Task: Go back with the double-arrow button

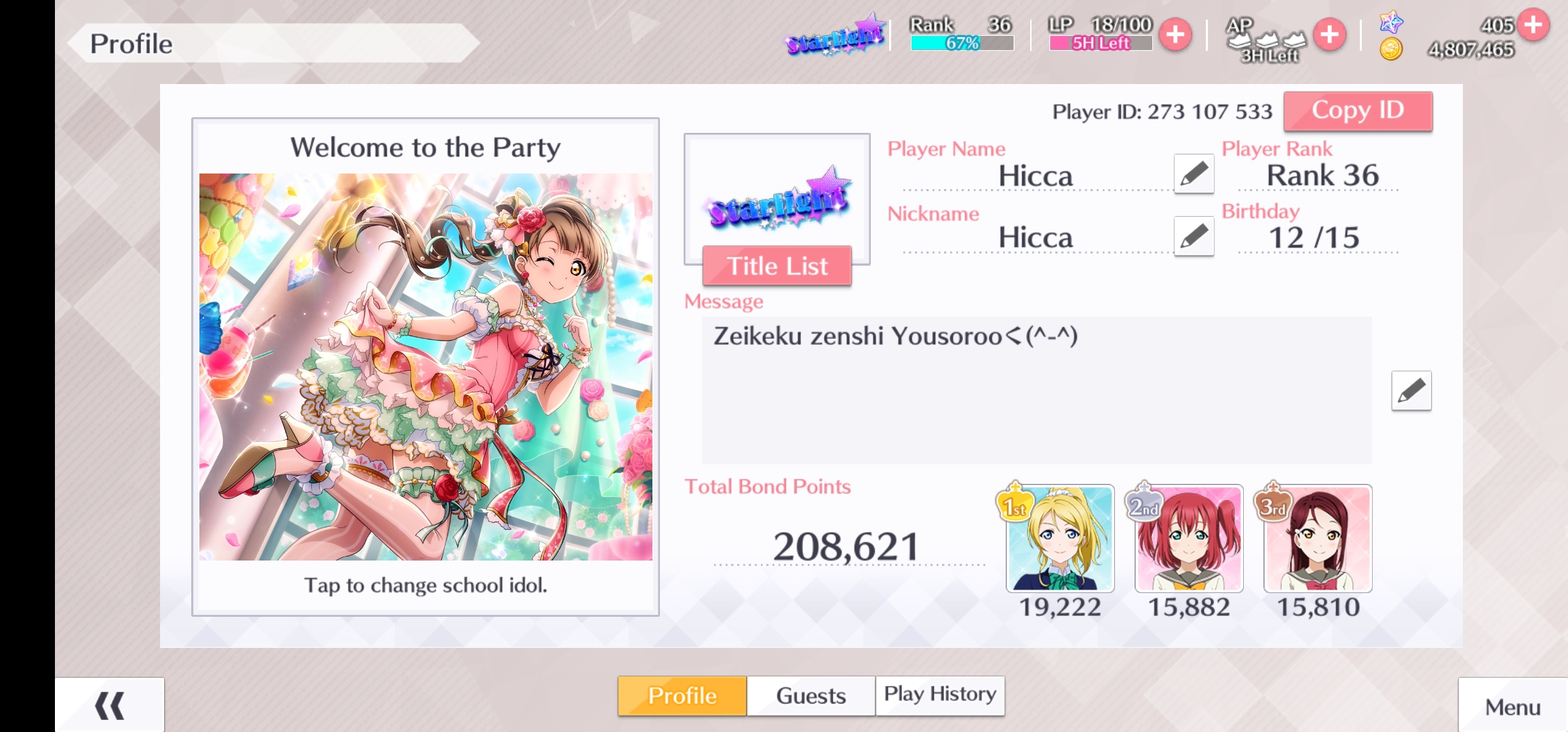Action: click(110, 706)
